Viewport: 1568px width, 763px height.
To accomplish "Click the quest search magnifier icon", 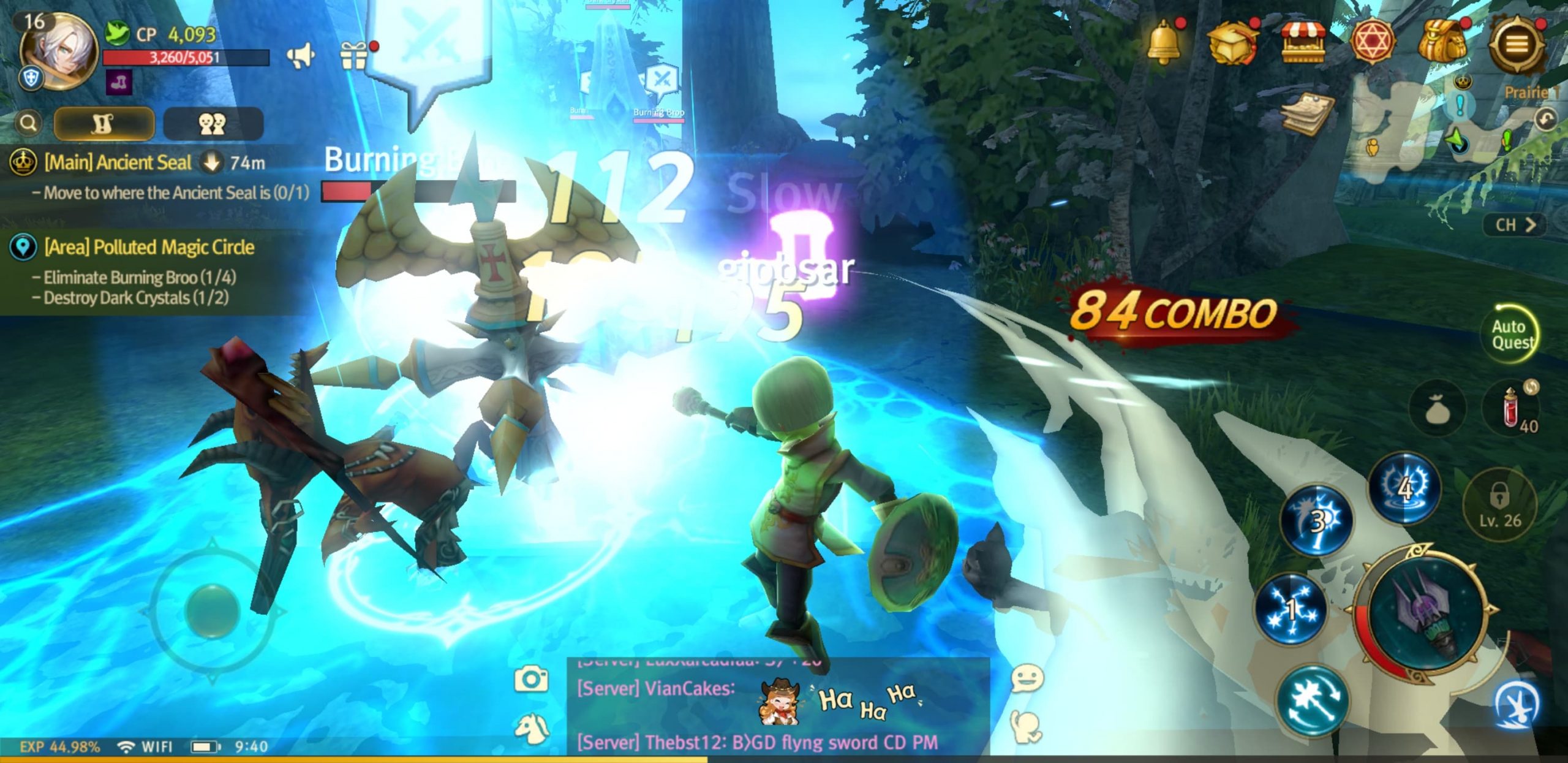I will 28,123.
